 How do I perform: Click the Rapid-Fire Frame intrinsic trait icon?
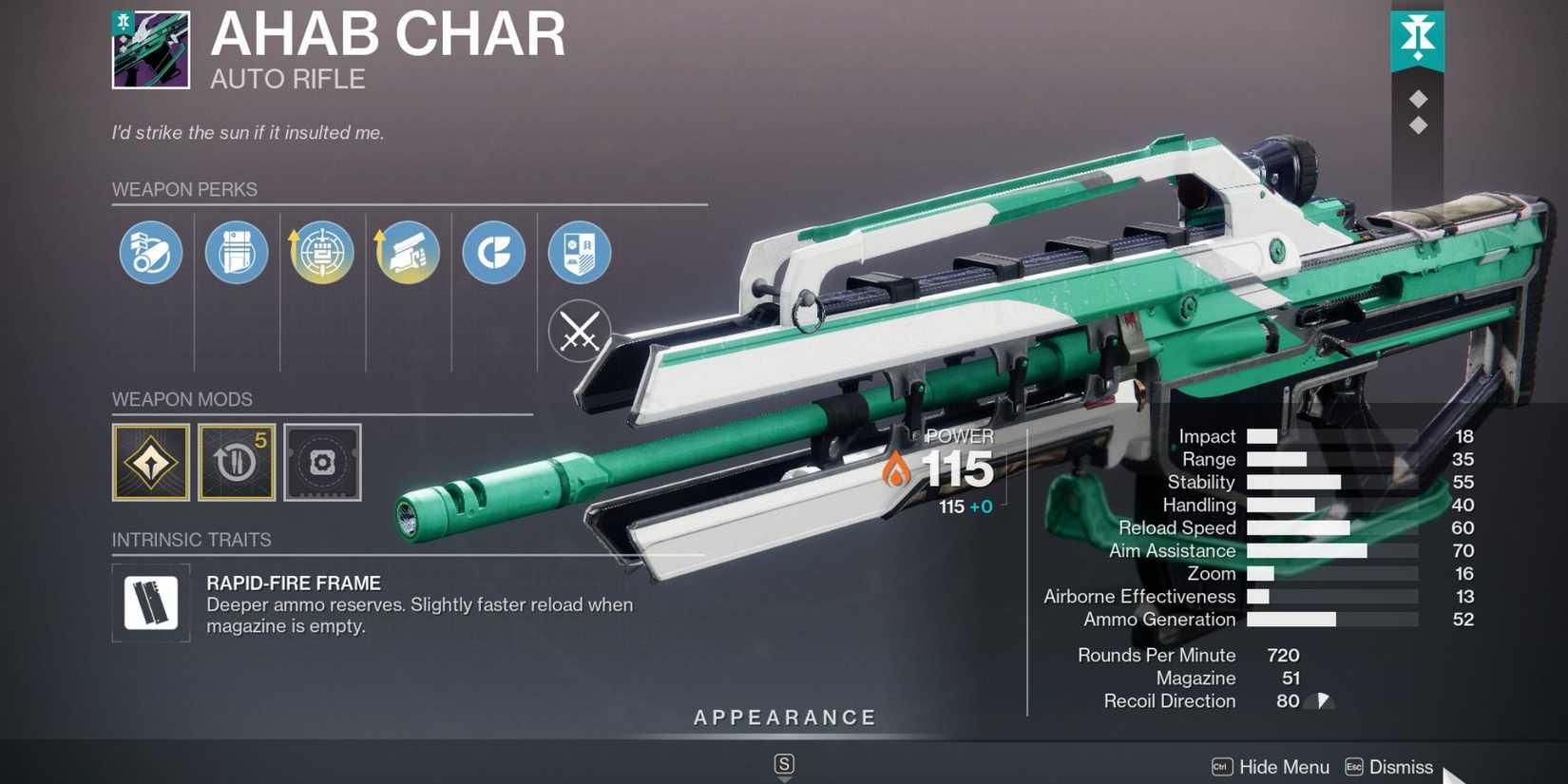150,602
